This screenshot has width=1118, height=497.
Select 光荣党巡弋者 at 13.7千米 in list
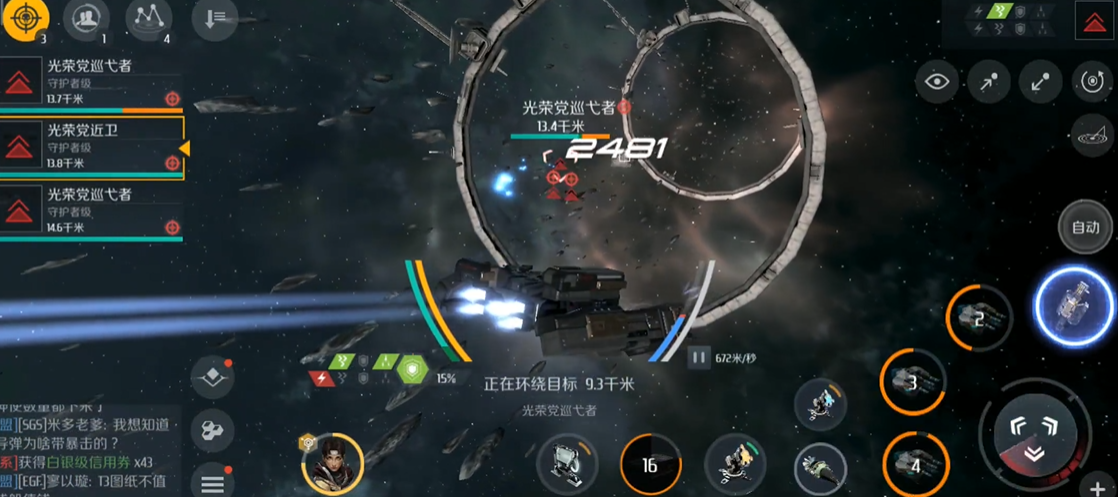click(92, 81)
